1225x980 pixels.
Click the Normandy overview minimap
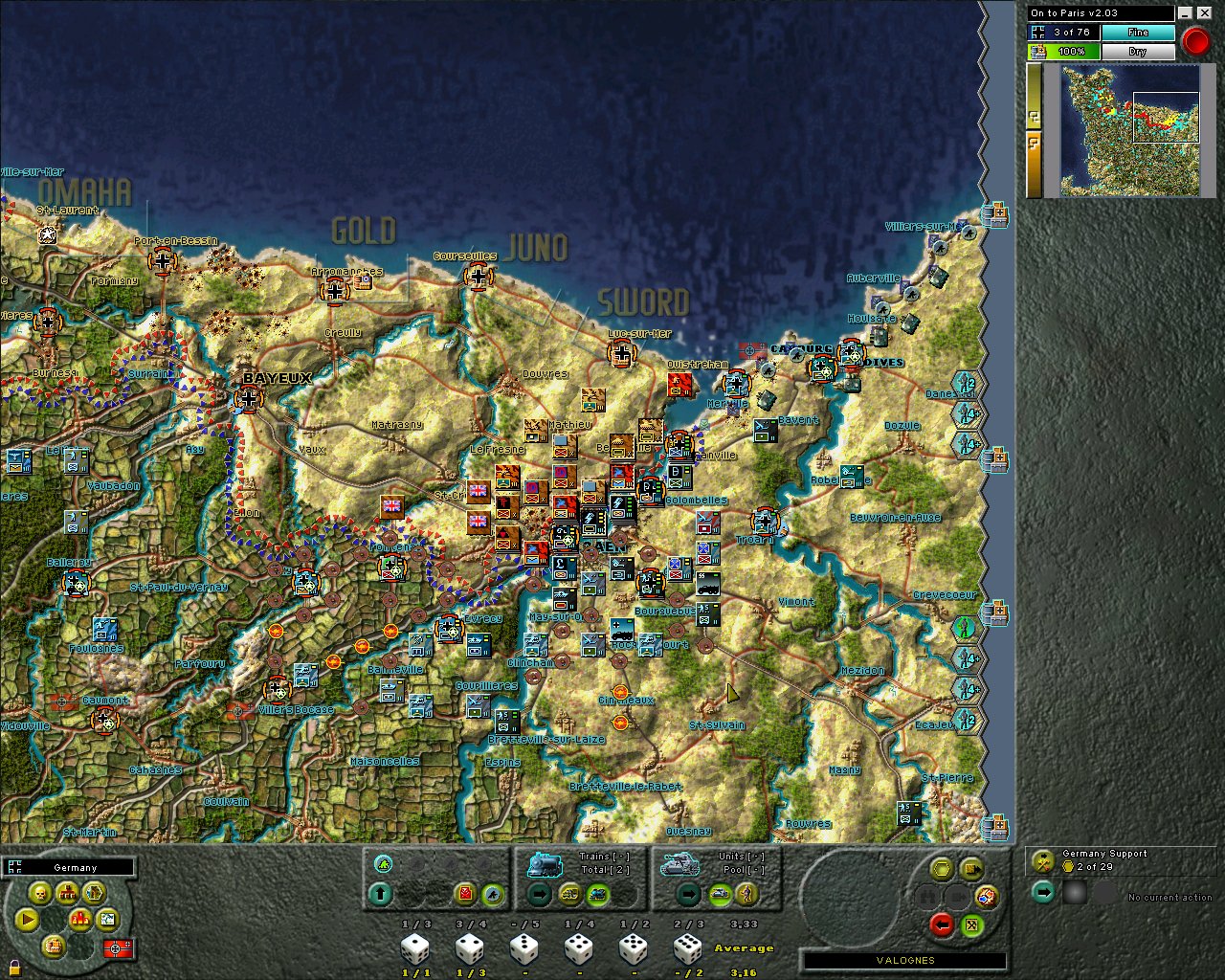(1130, 129)
